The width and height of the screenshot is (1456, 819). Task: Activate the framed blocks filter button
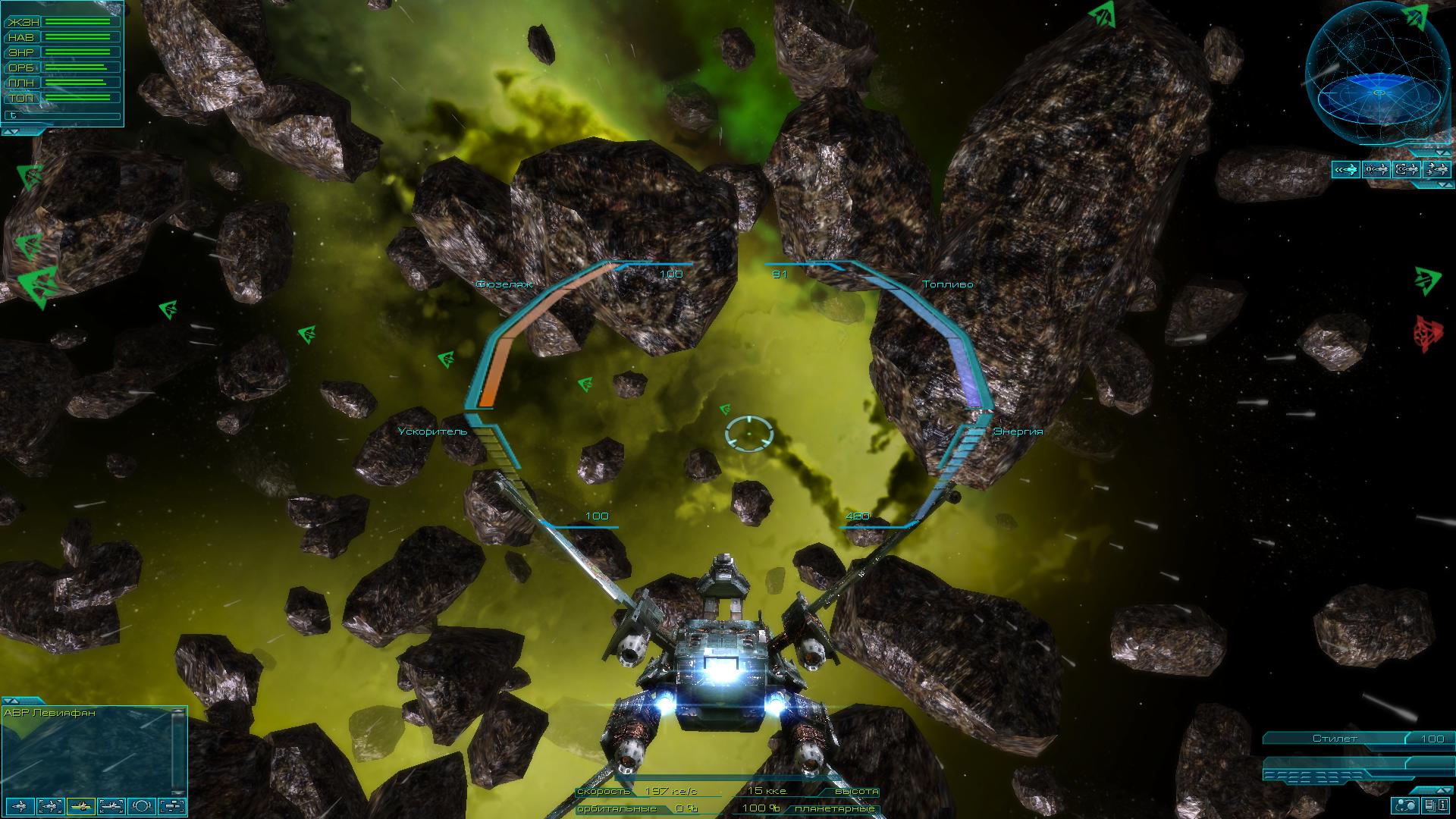[174, 805]
